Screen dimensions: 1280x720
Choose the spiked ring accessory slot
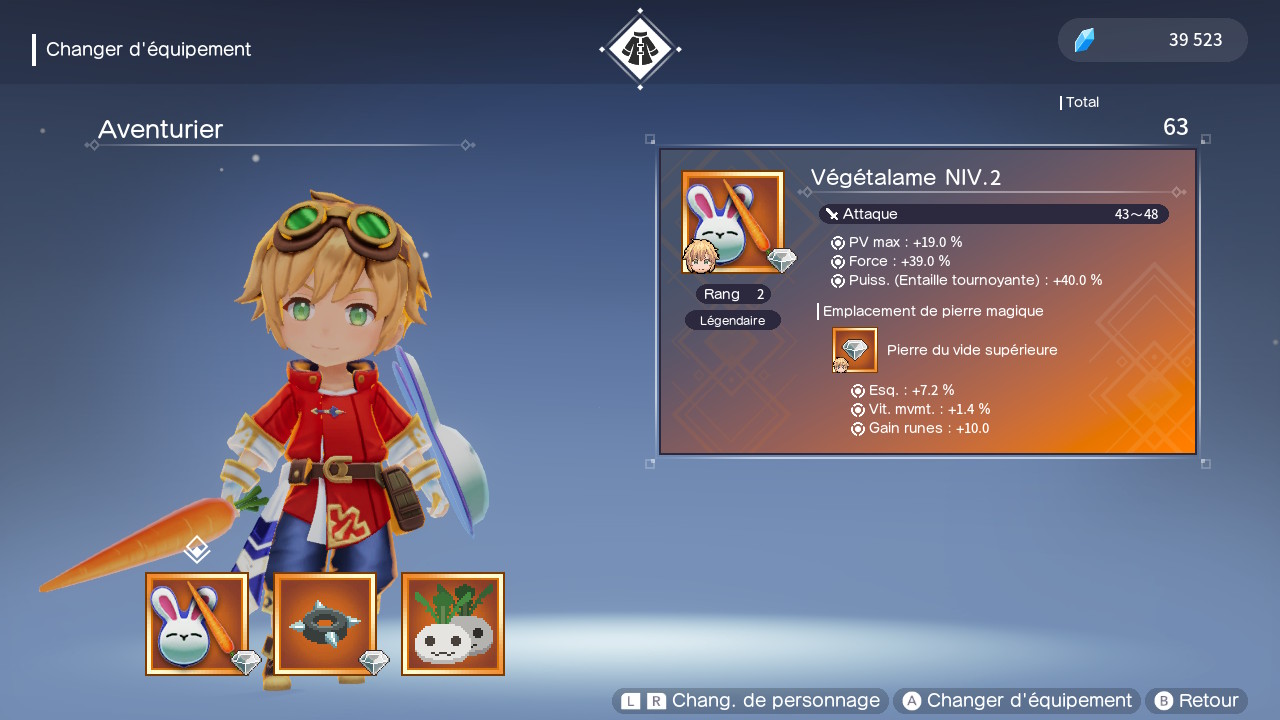325,624
